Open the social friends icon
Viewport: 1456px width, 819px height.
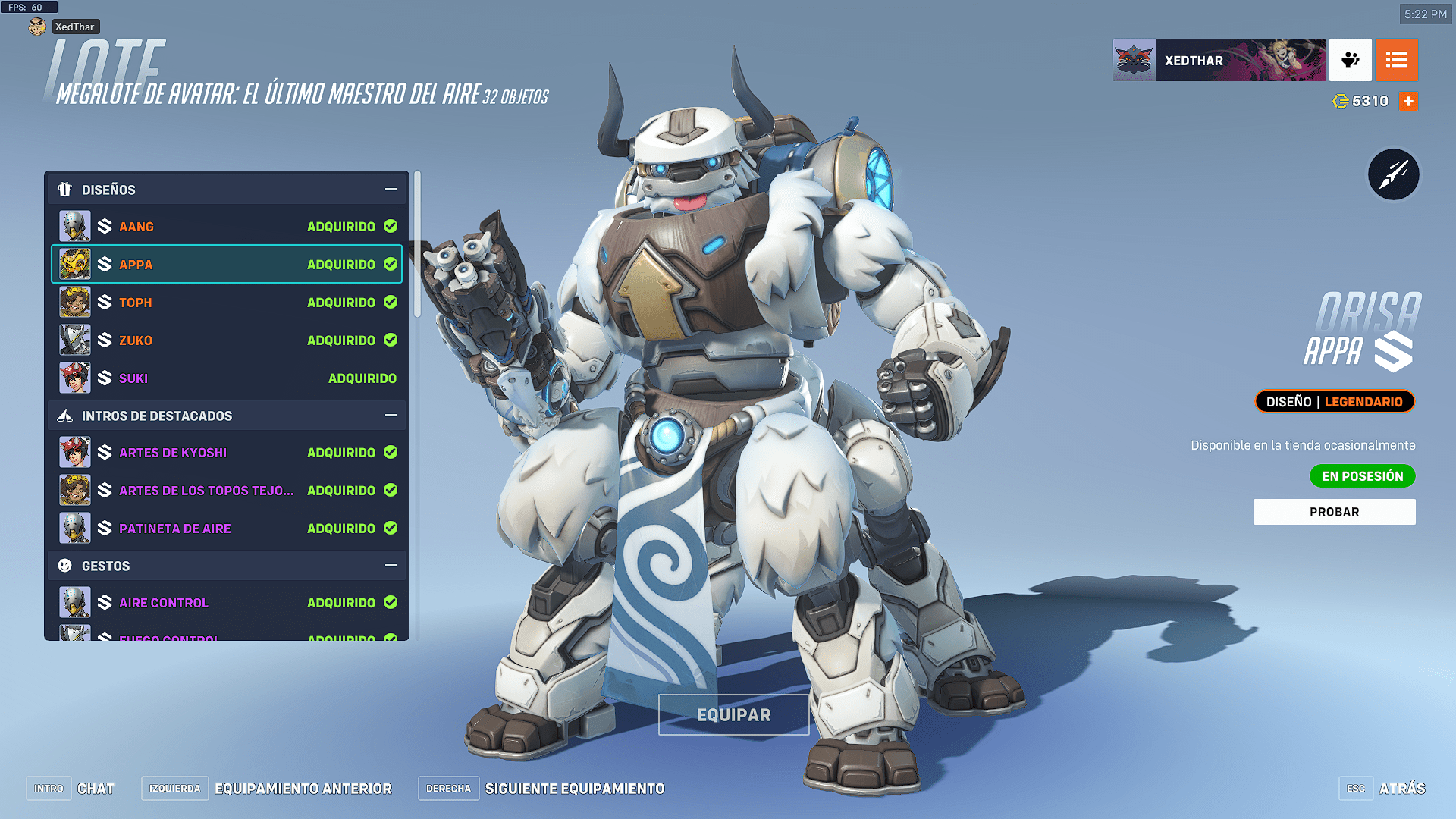coord(1350,60)
